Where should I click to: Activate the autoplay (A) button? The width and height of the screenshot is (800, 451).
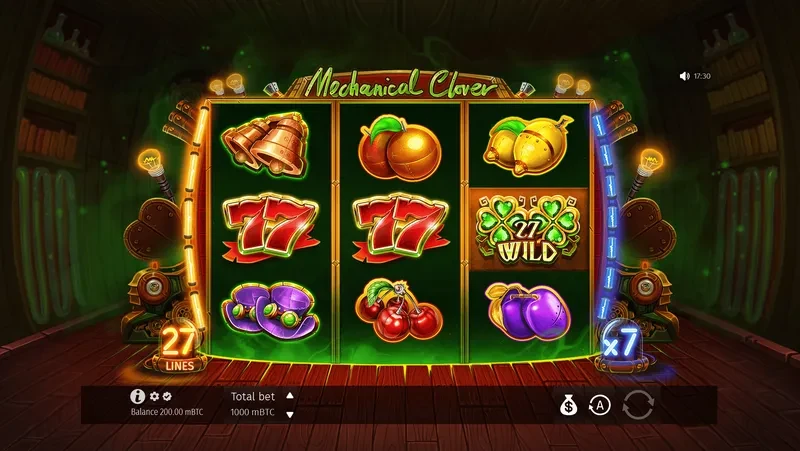[x=599, y=405]
